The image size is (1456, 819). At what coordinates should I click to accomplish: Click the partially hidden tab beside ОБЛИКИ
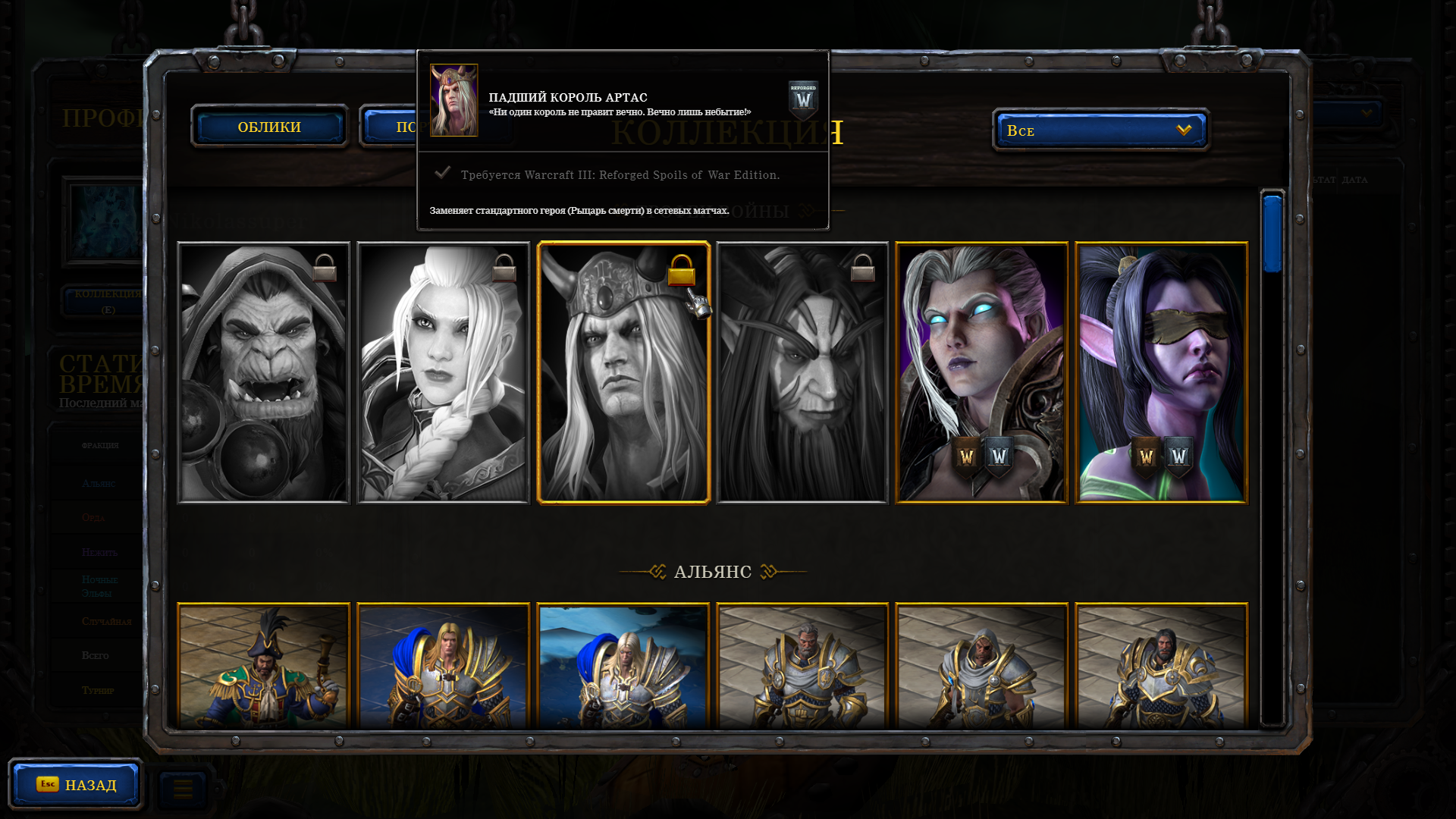point(389,127)
